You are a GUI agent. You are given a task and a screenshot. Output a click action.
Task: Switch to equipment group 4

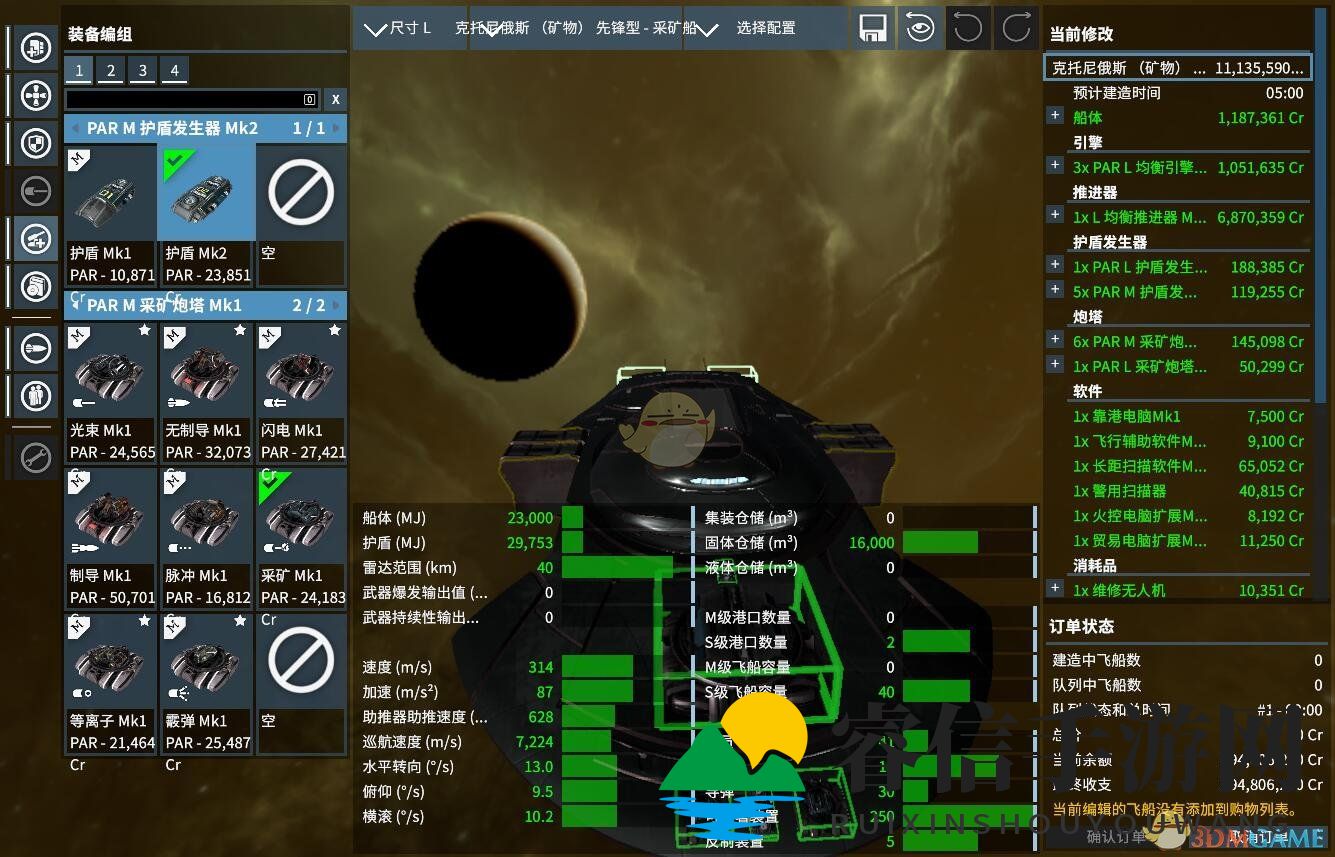coord(175,70)
